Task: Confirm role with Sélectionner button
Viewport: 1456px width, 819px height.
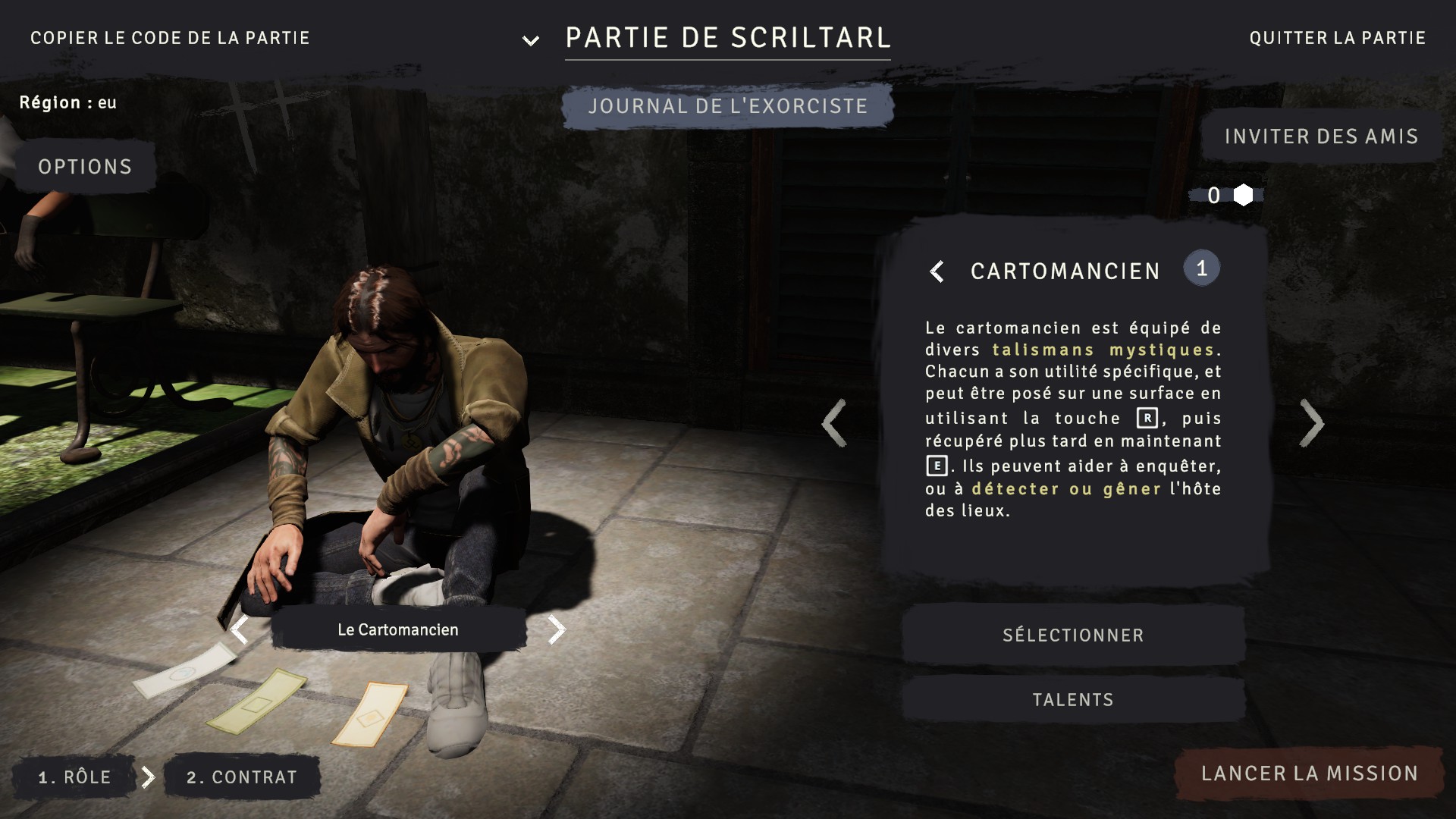Action: [x=1073, y=635]
